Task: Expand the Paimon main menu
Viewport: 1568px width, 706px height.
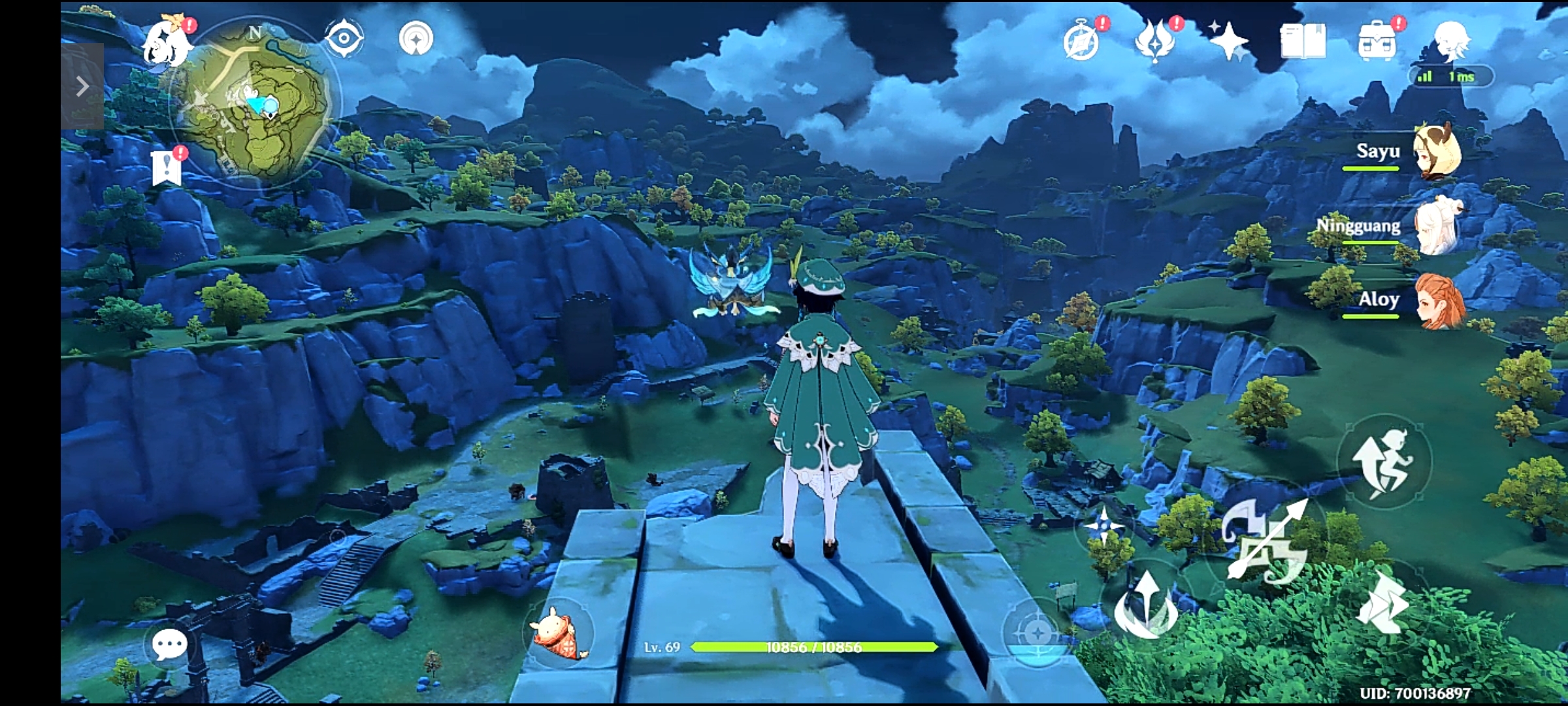Action: click(168, 41)
